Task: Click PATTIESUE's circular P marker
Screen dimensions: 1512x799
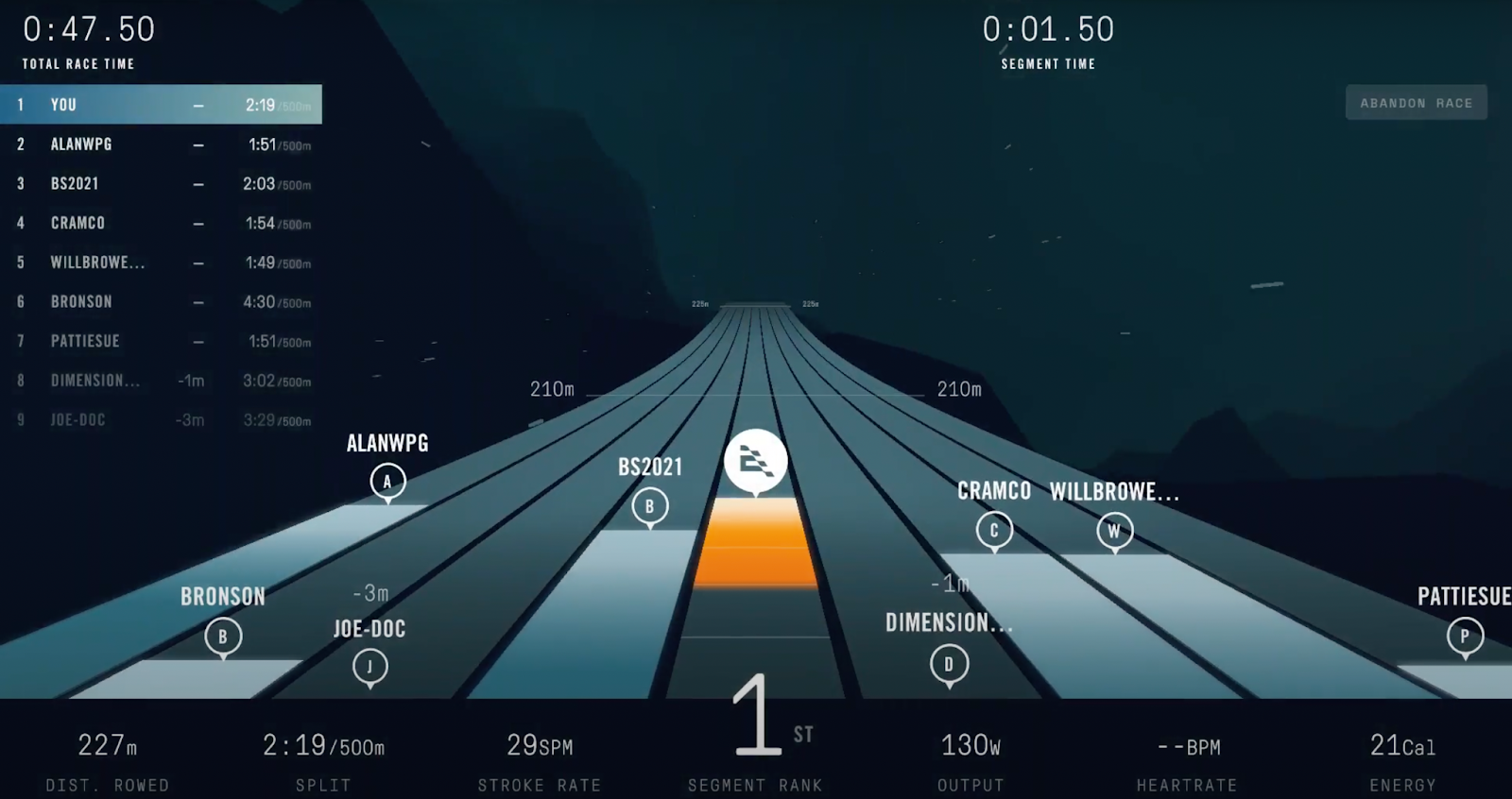Action: coord(1464,637)
